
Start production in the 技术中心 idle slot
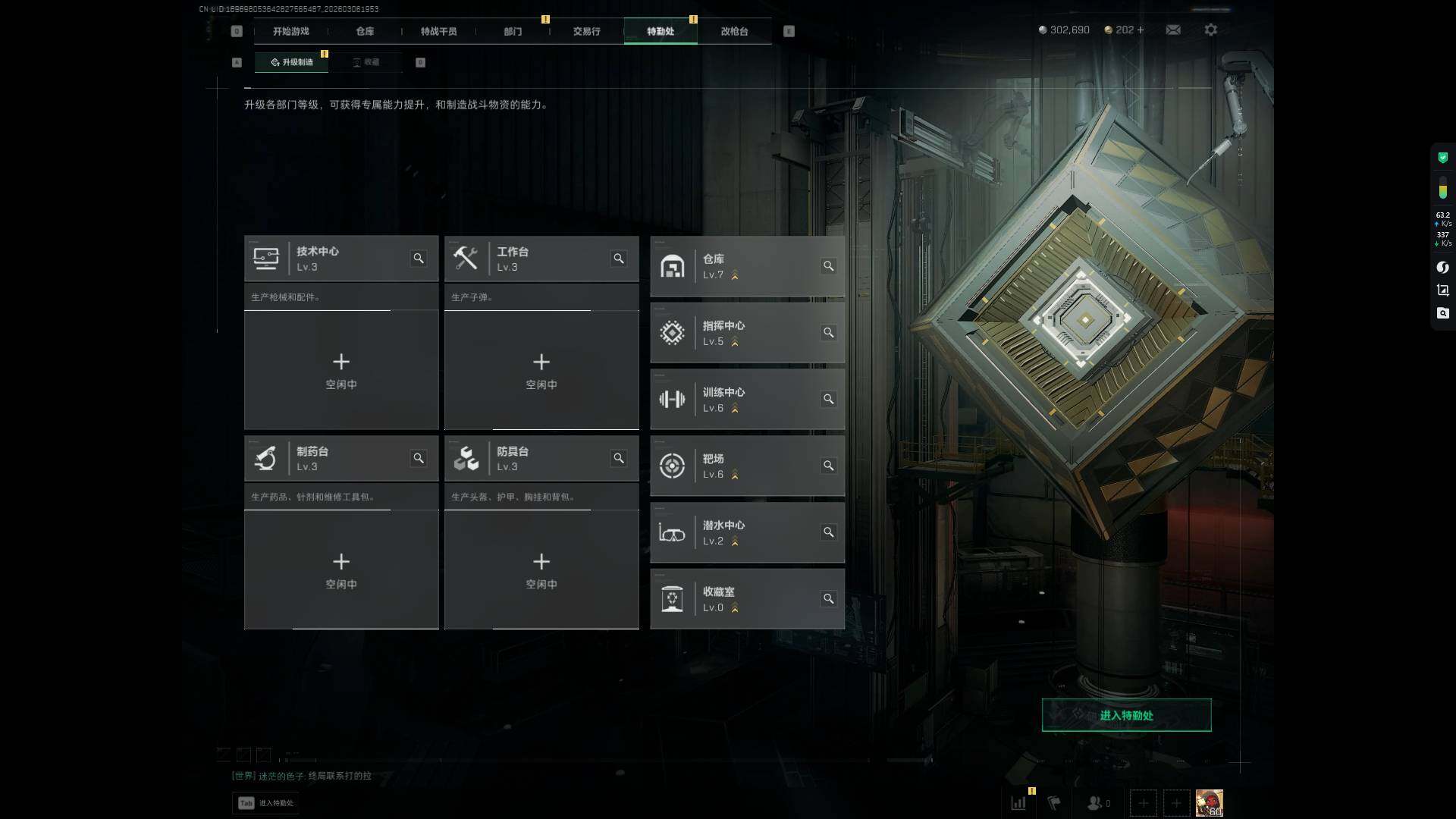click(341, 370)
